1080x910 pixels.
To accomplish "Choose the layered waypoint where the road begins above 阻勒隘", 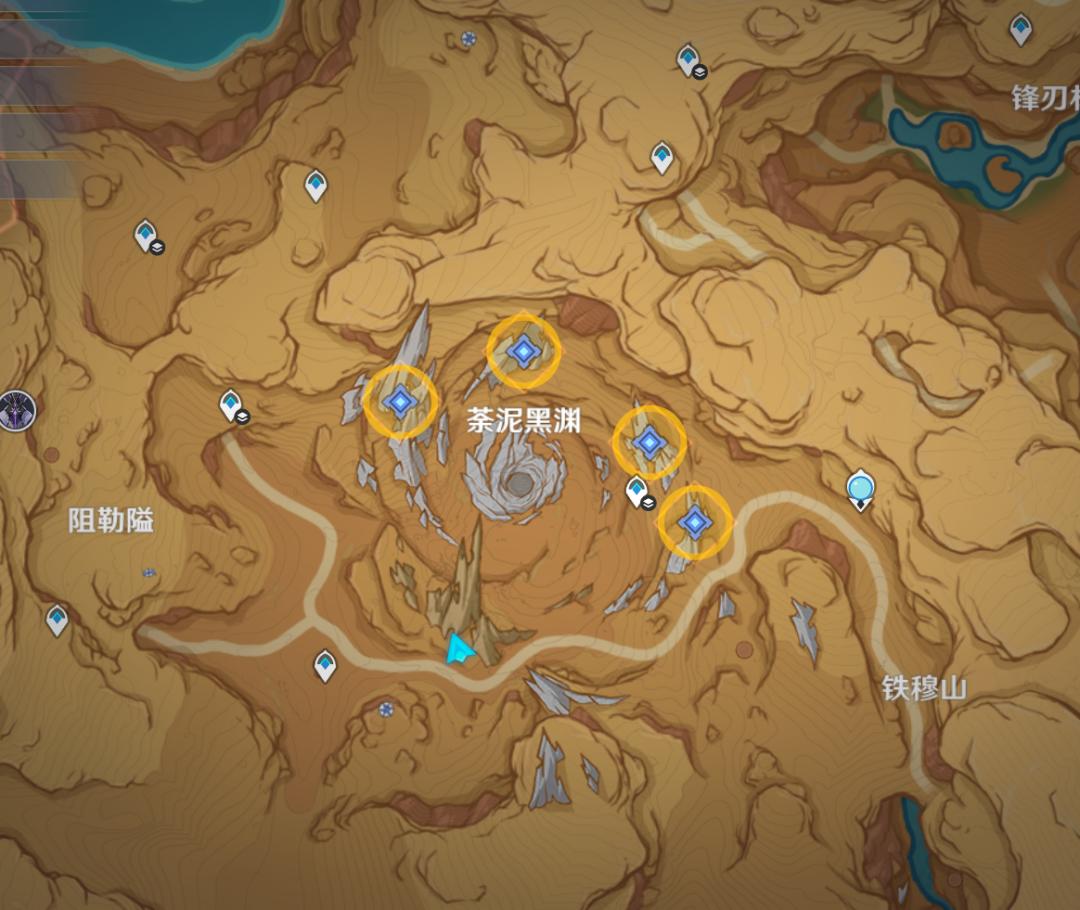I will [x=232, y=405].
